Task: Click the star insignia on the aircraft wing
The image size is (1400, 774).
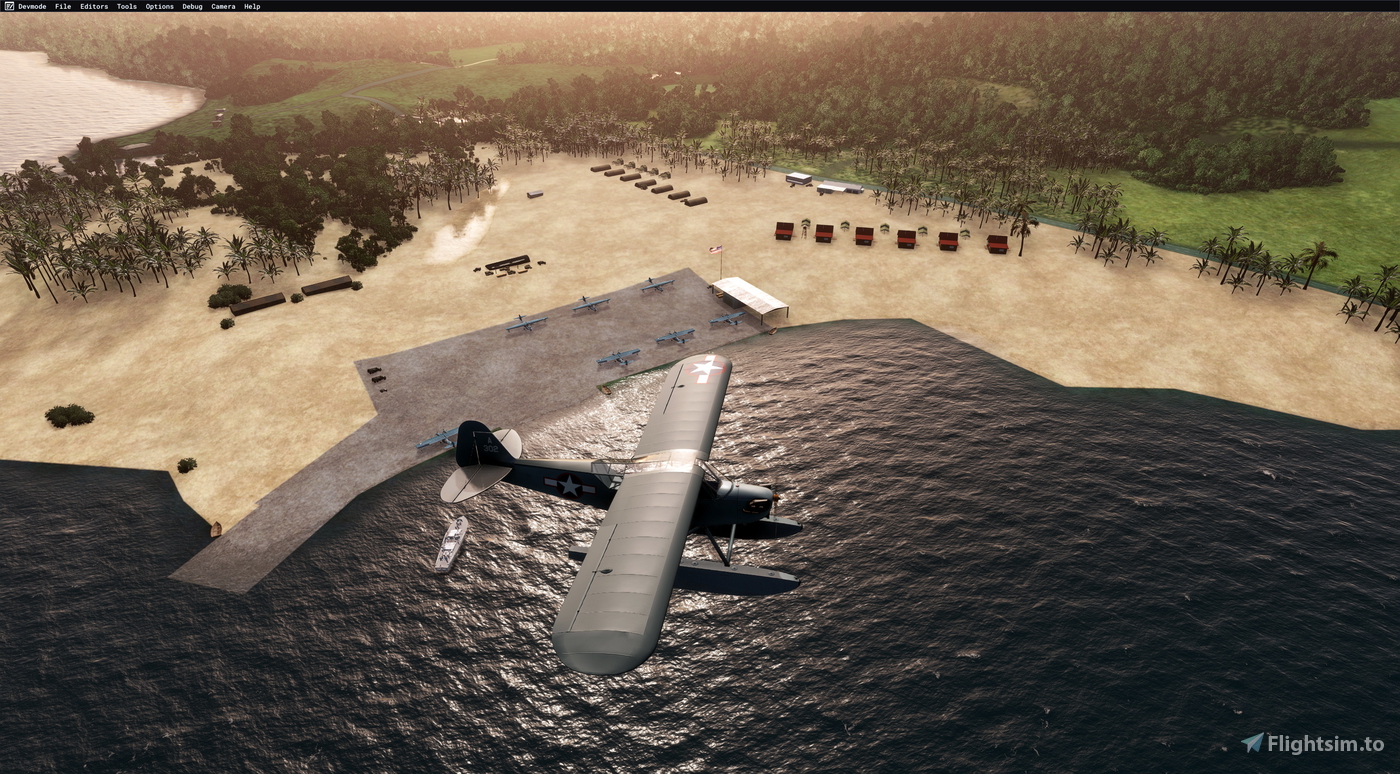Action: 703,370
